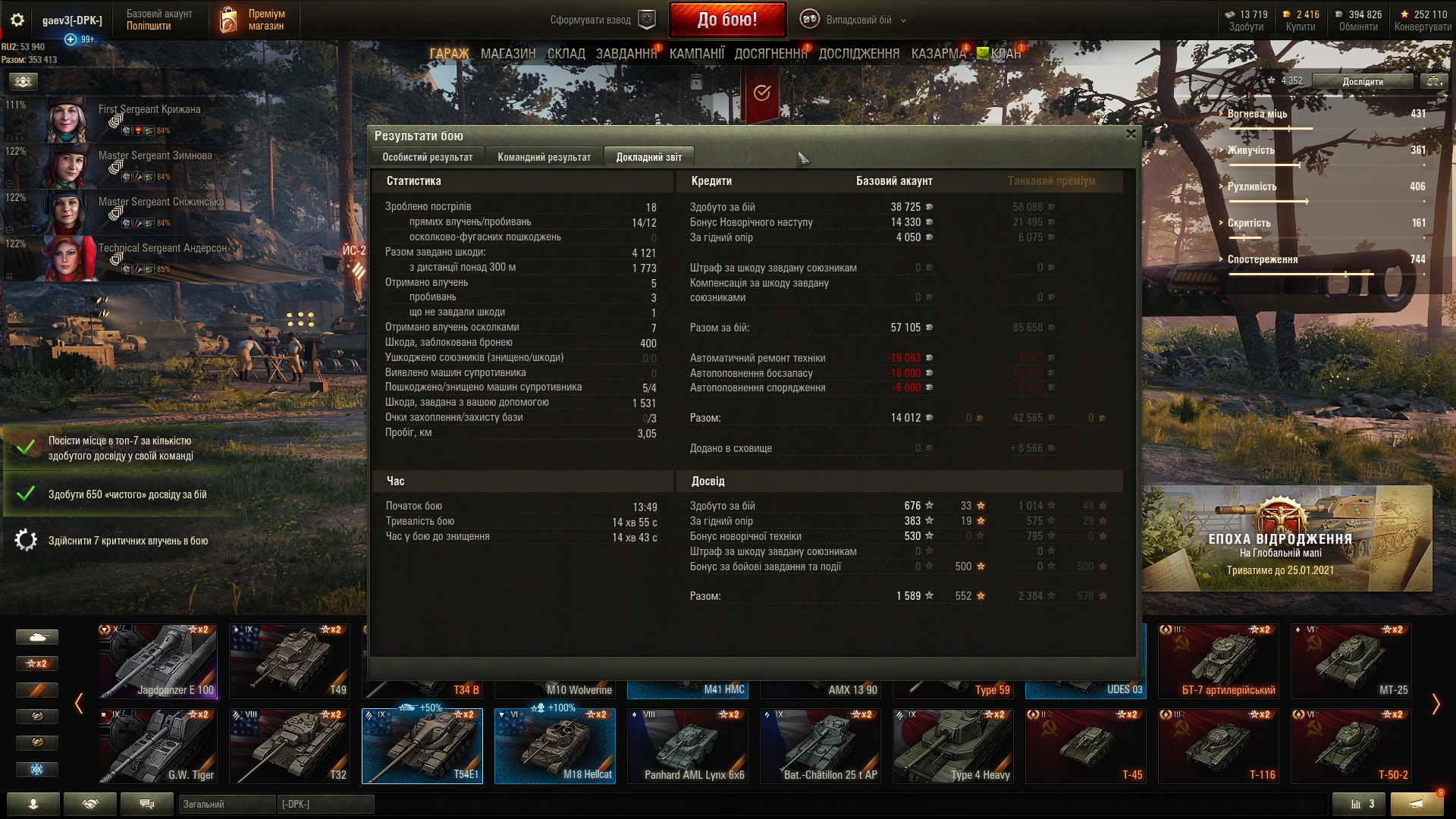The image size is (1456, 819).
Task: Click the Дослідити research button
Action: click(1362, 82)
